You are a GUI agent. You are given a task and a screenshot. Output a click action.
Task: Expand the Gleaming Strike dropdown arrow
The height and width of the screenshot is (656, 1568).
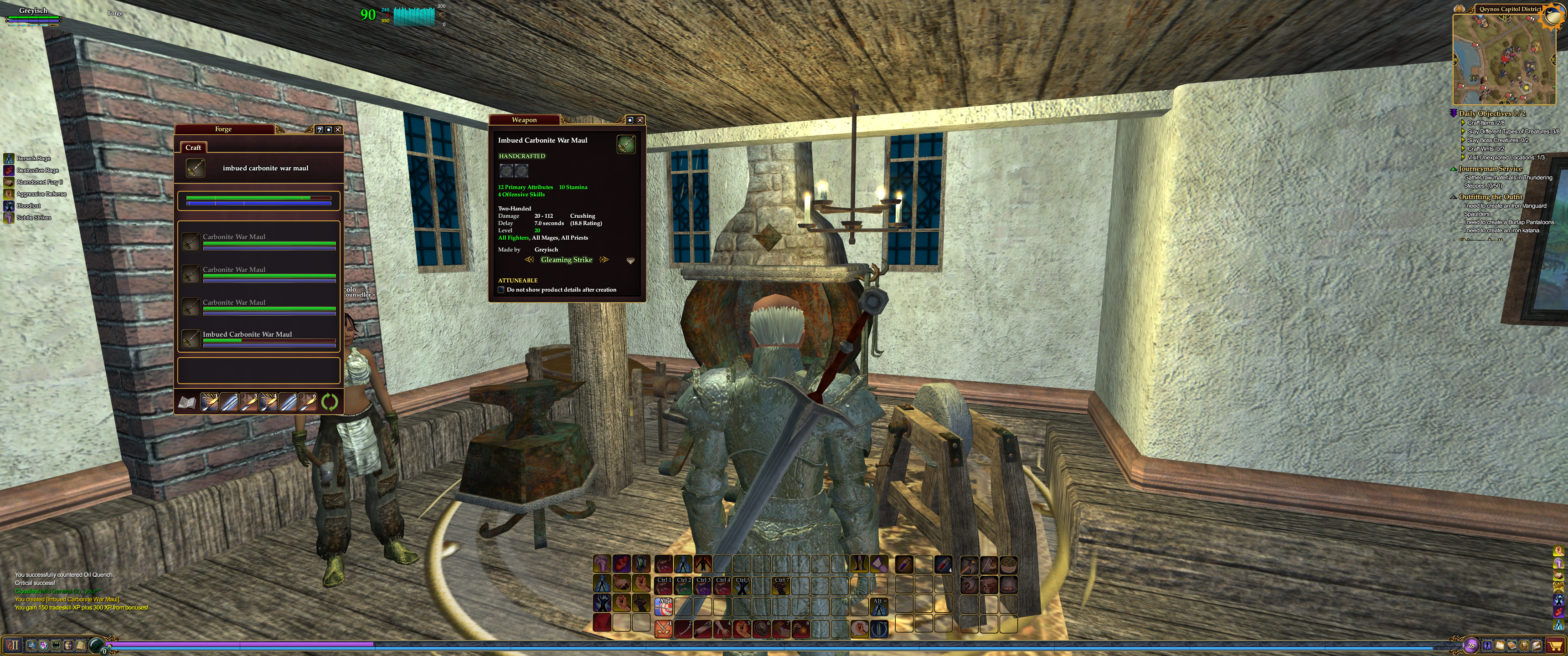click(630, 261)
